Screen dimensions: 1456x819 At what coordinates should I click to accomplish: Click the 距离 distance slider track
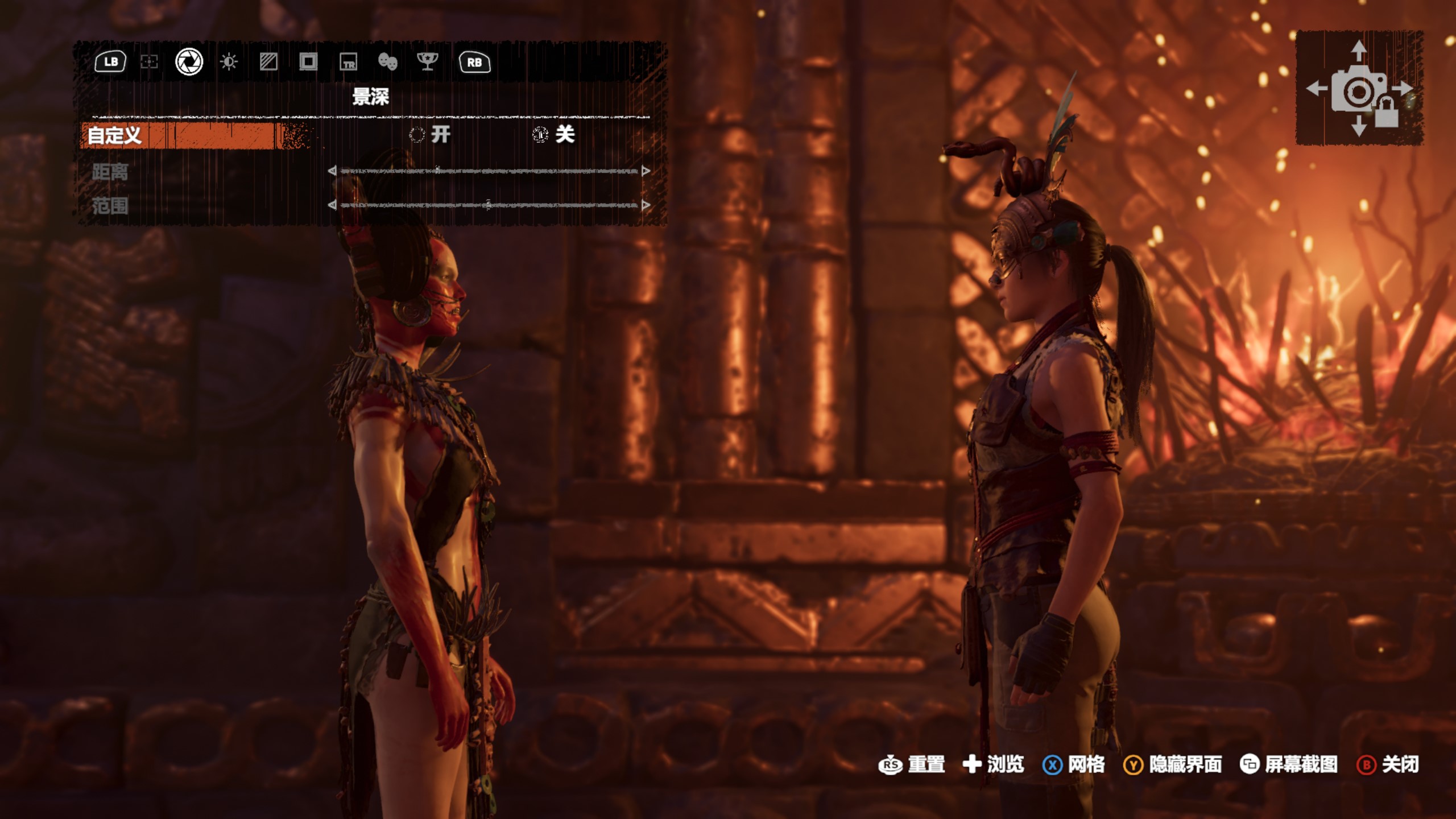point(489,171)
